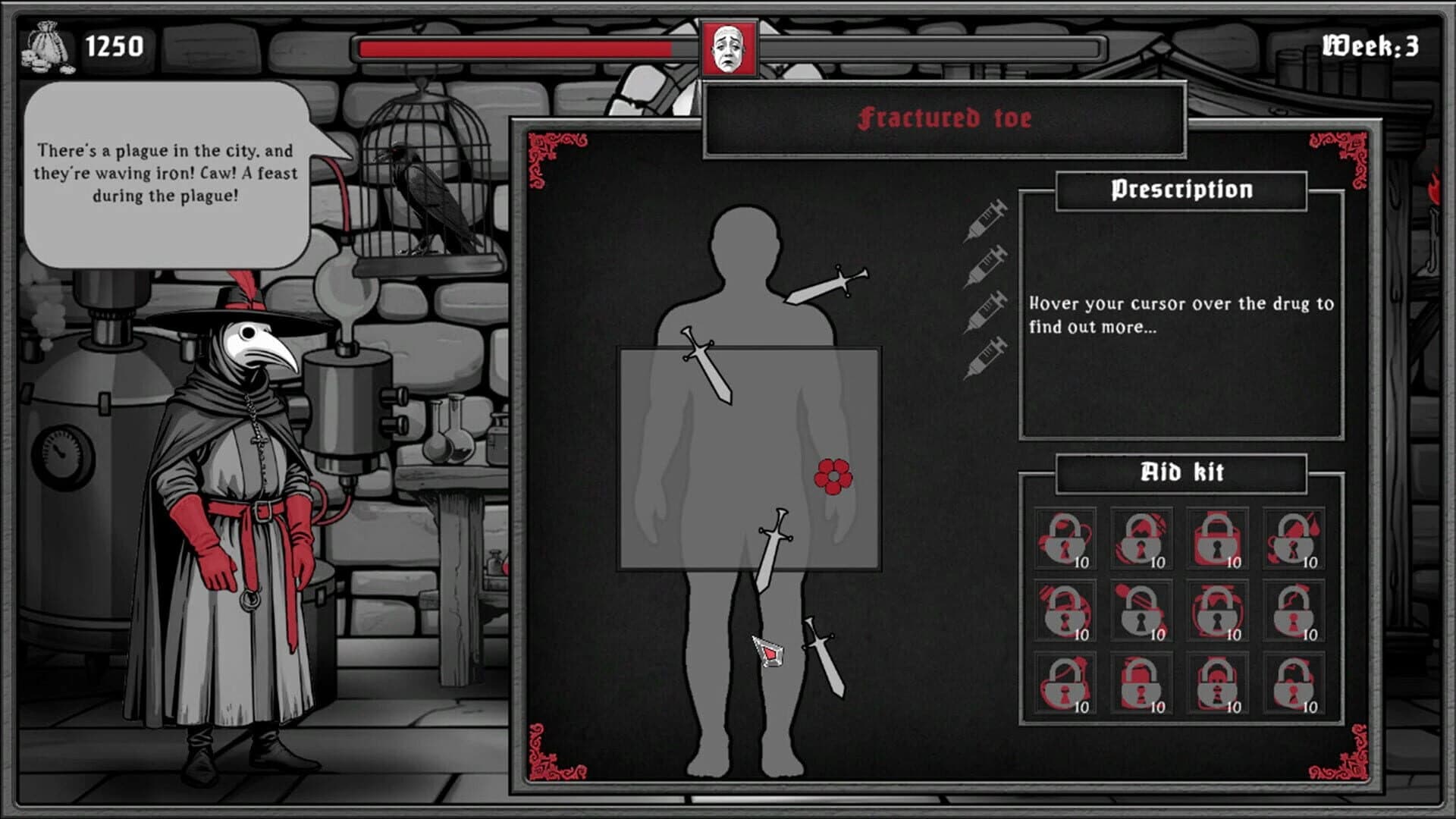
Task: Click the money pouch icon beside 1250
Action: [x=47, y=45]
